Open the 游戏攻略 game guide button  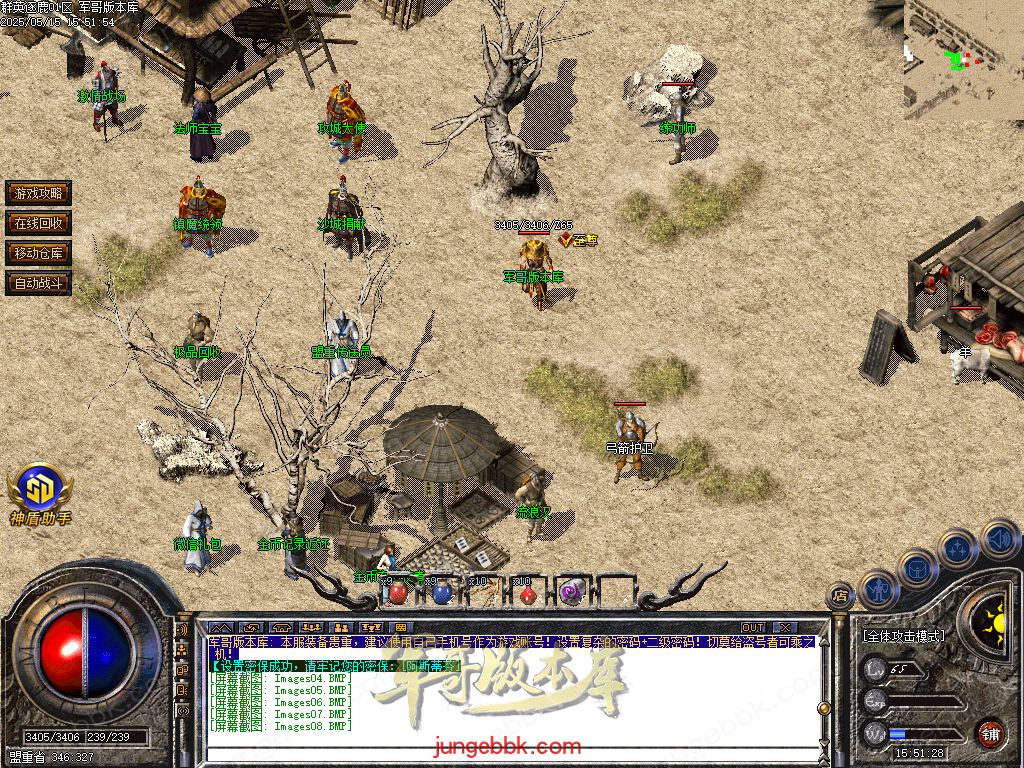[x=38, y=193]
